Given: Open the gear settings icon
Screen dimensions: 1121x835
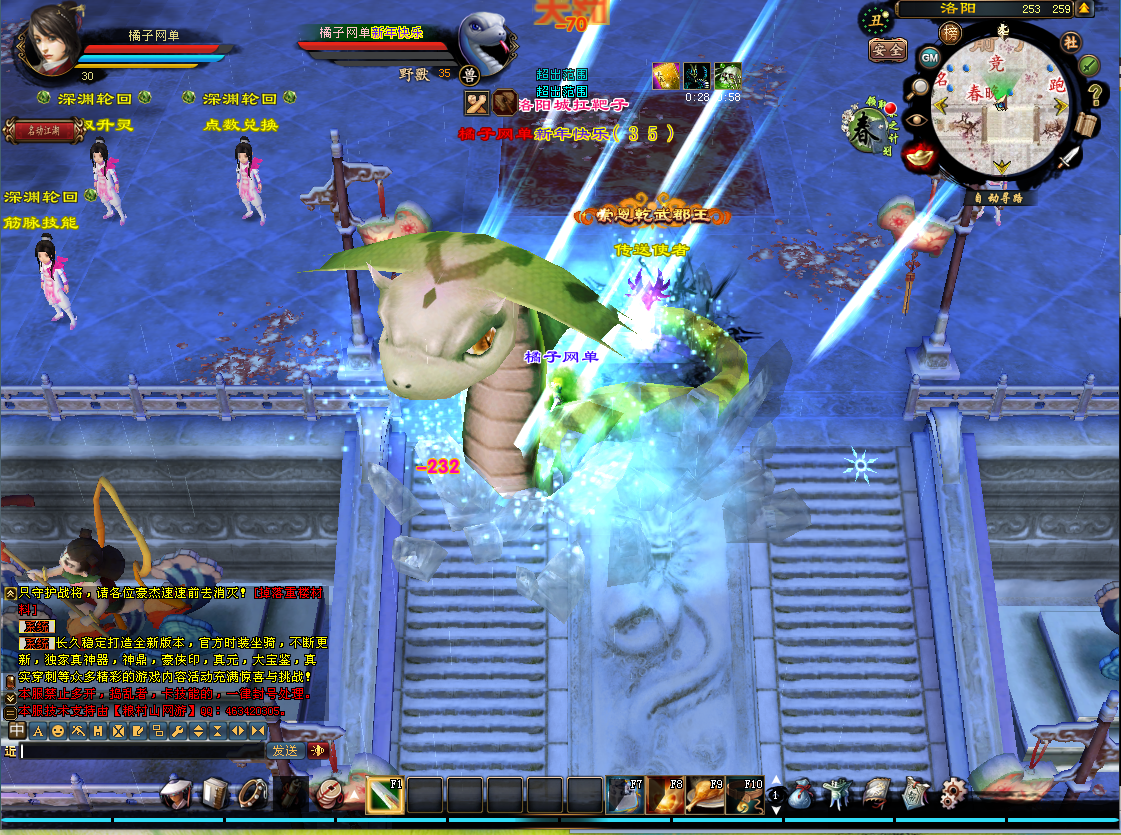Looking at the screenshot, I should coord(953,794).
